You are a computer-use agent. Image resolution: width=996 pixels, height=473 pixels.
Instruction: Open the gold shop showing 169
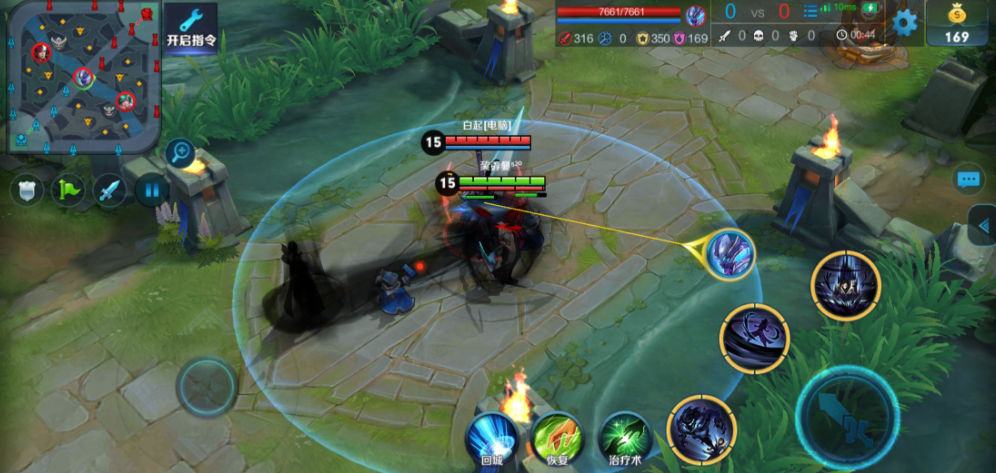coord(957,23)
